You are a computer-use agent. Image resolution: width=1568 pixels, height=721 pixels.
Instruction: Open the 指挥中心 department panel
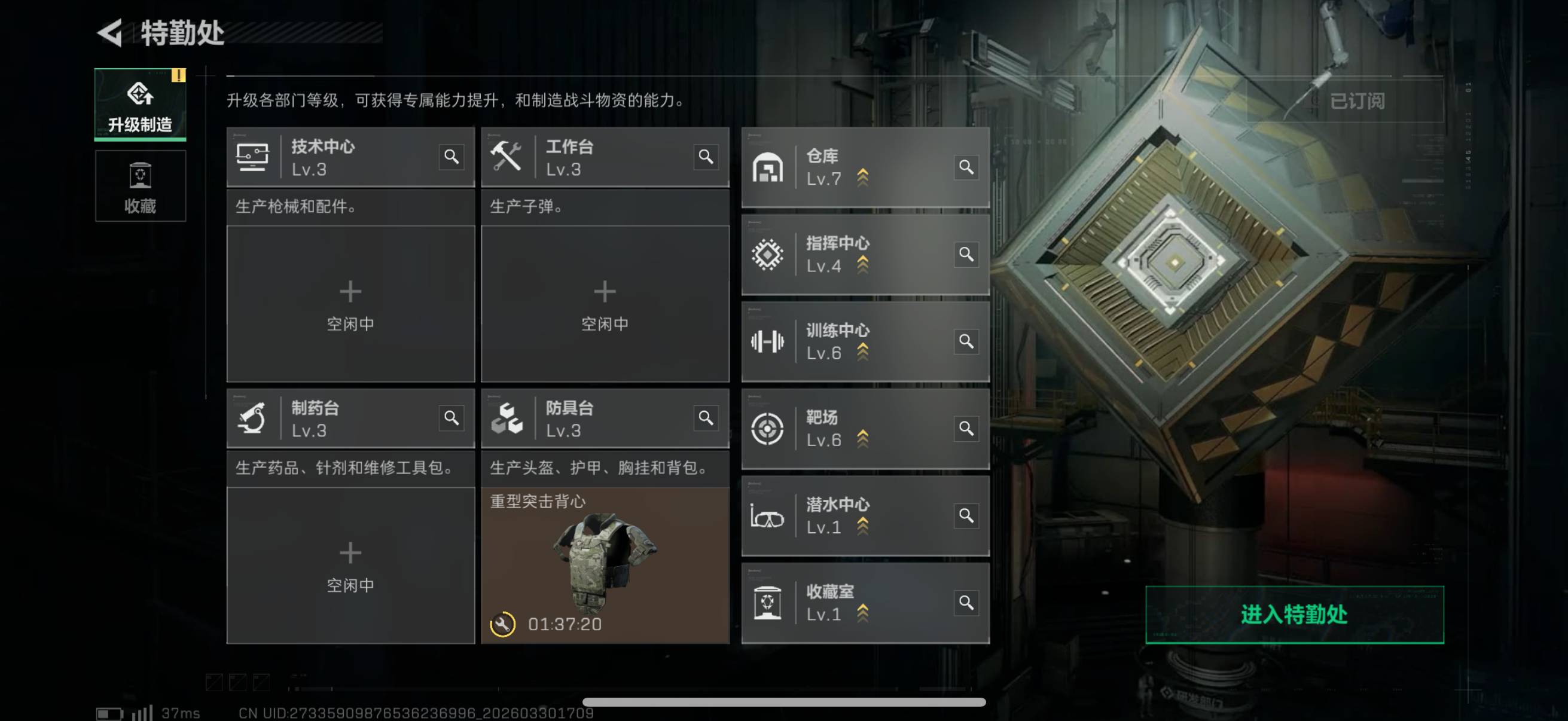[x=852, y=254]
